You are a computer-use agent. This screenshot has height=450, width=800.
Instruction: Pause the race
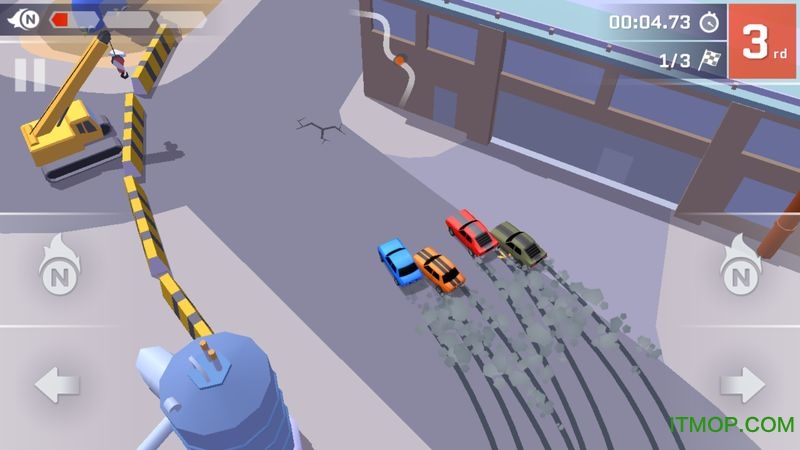[30, 74]
